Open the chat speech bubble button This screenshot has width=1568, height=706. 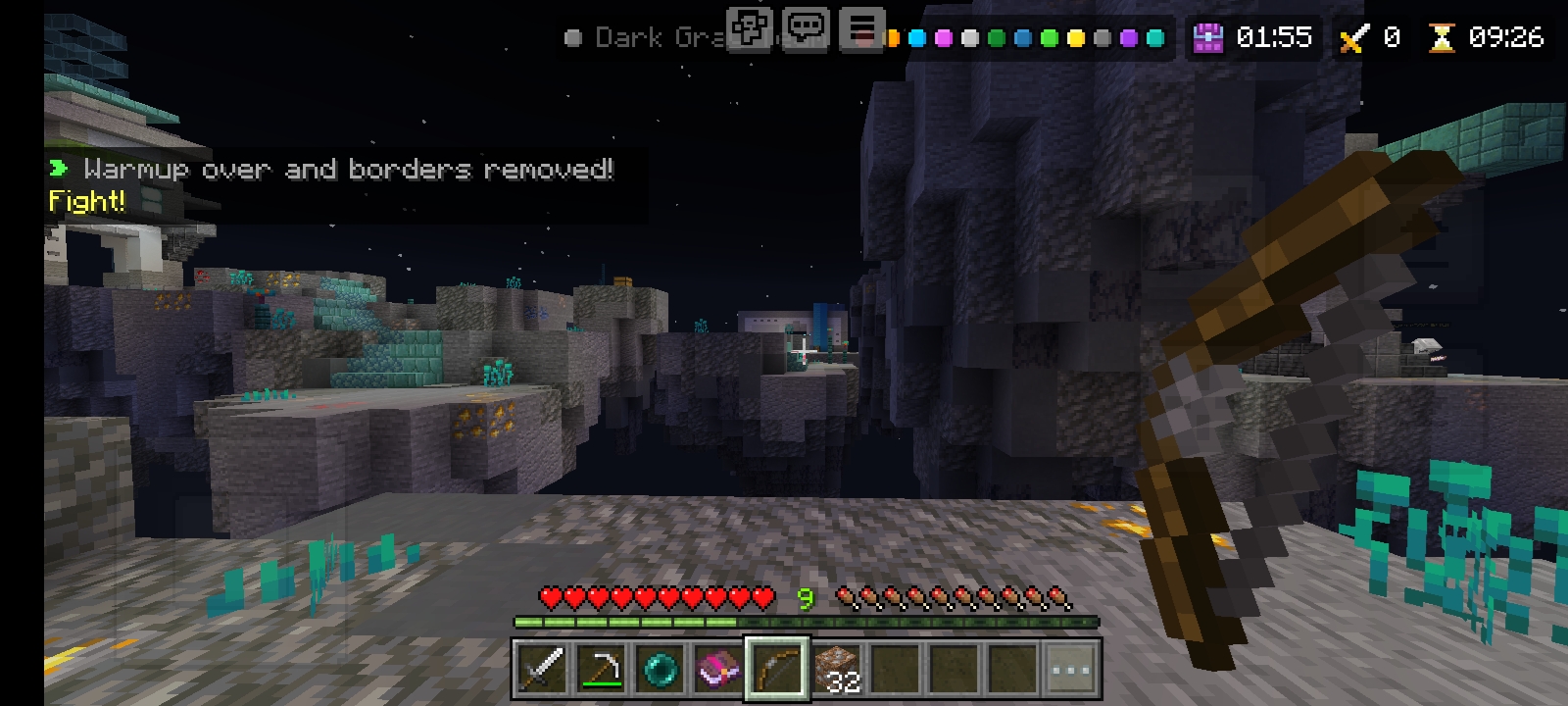point(806,28)
